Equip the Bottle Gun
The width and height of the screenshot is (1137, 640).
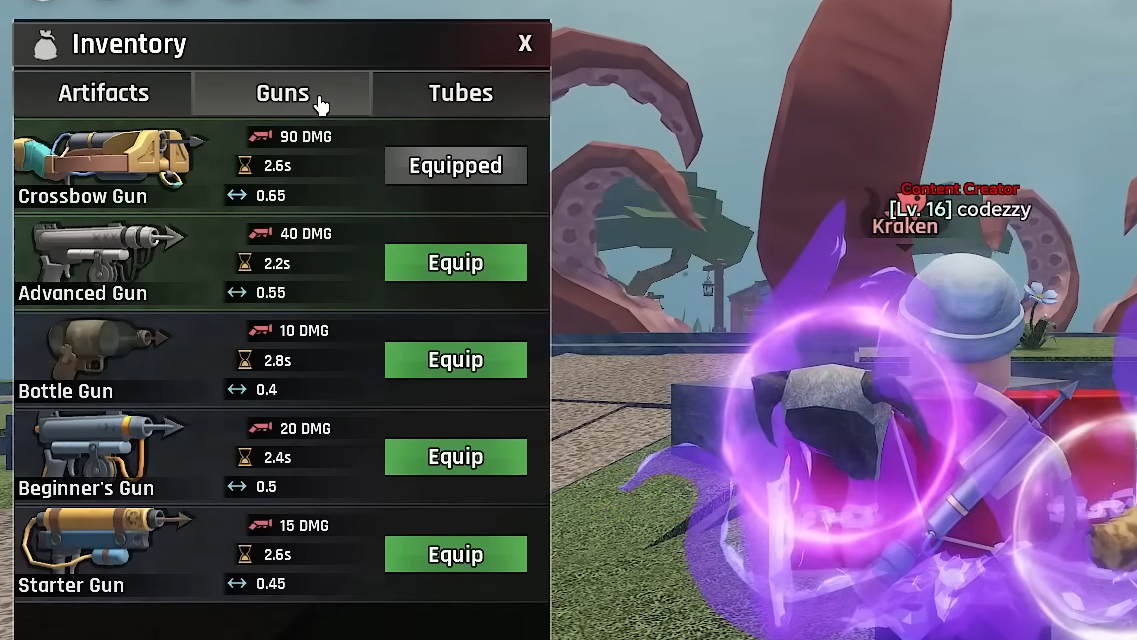tap(455, 360)
